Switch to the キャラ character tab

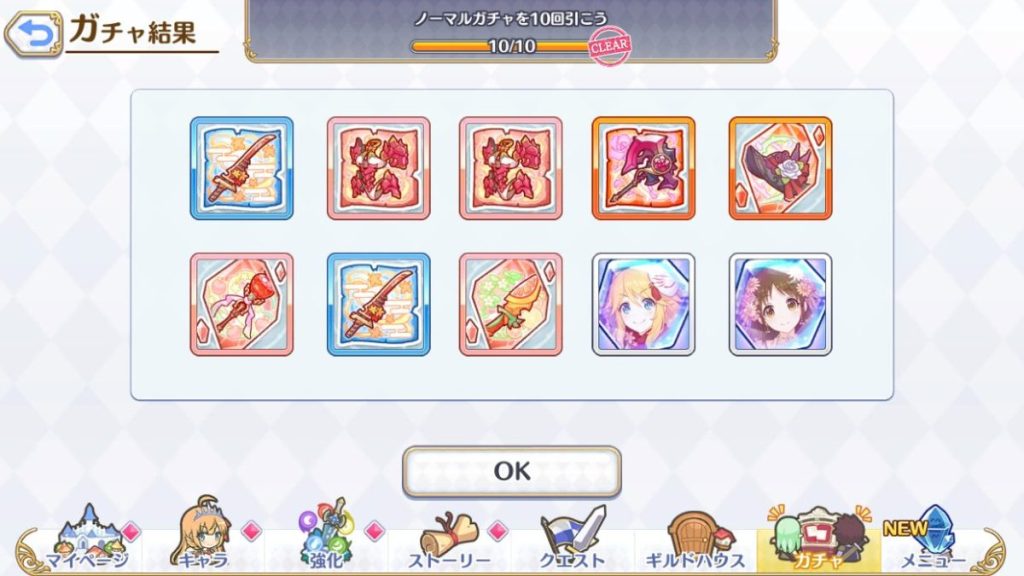point(206,541)
